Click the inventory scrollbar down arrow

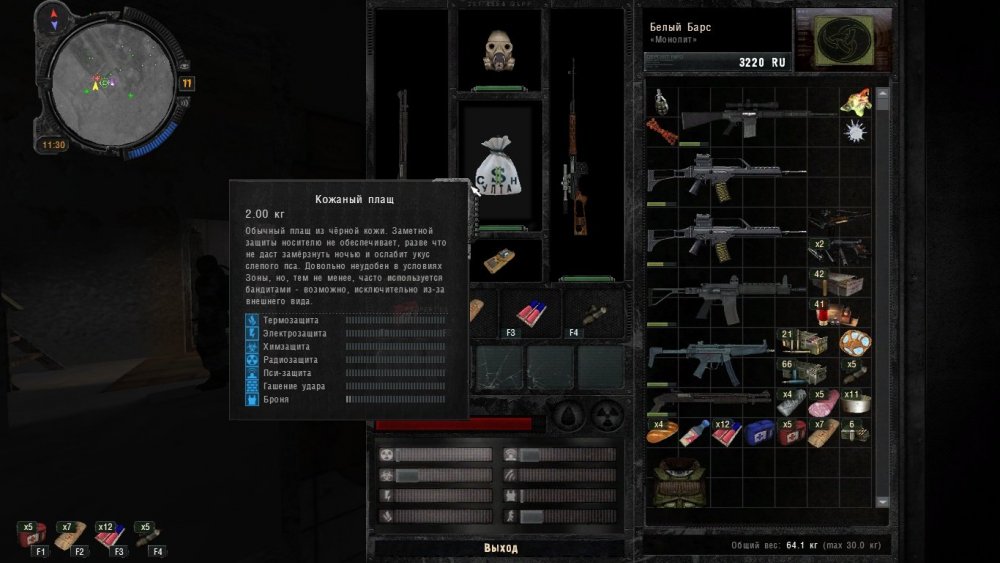(x=882, y=501)
